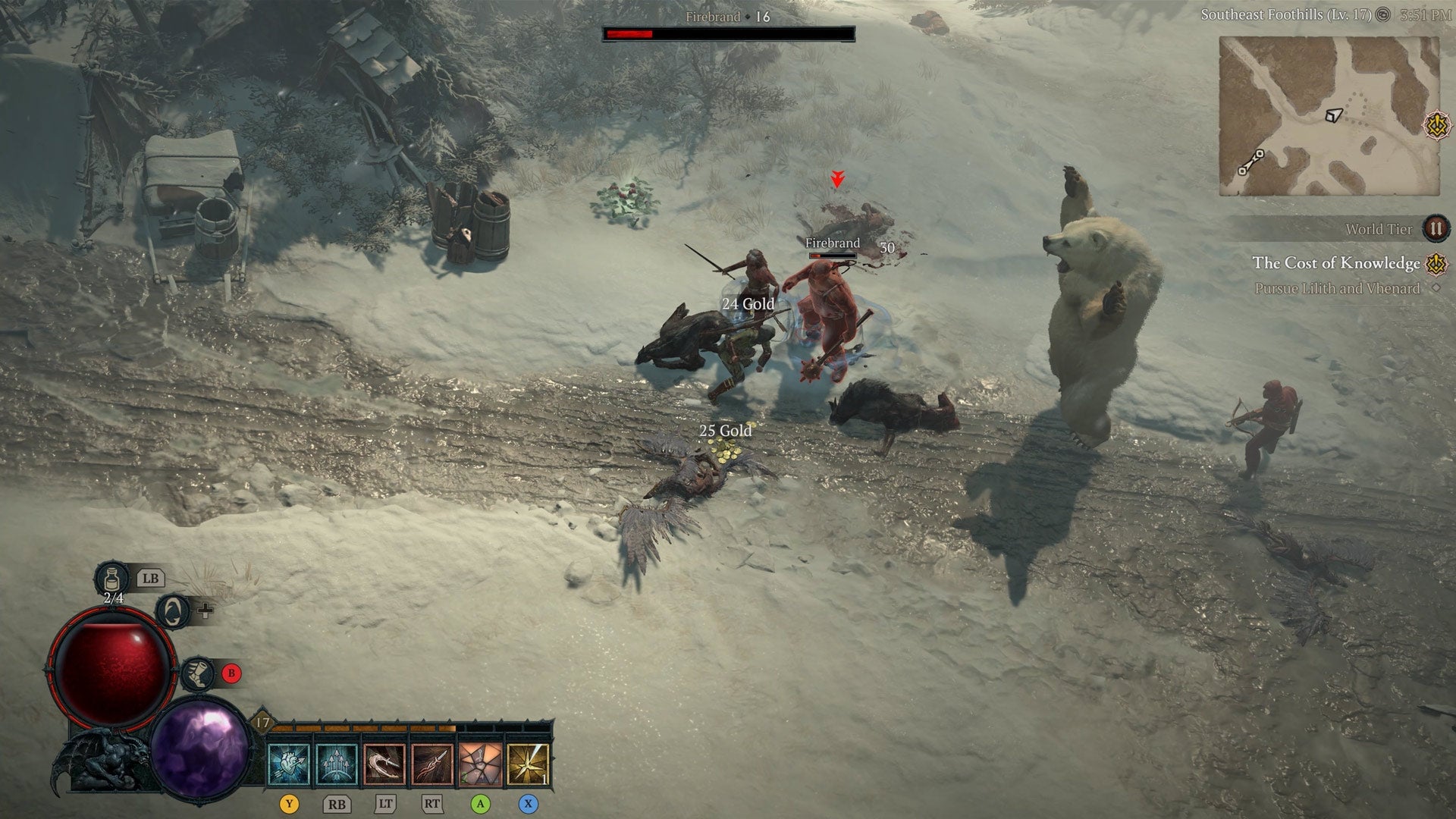1456x819 pixels.
Task: Open 'The Cost of Knowledge' quest title
Action: pyautogui.click(x=1335, y=262)
